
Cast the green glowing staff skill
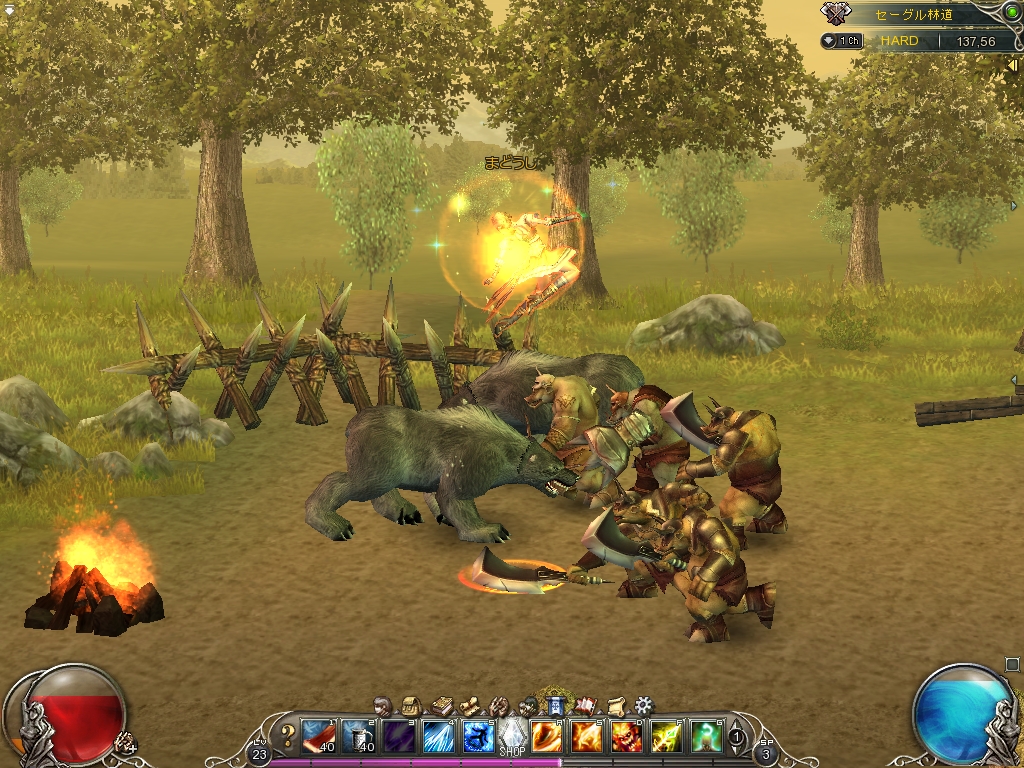[706, 737]
